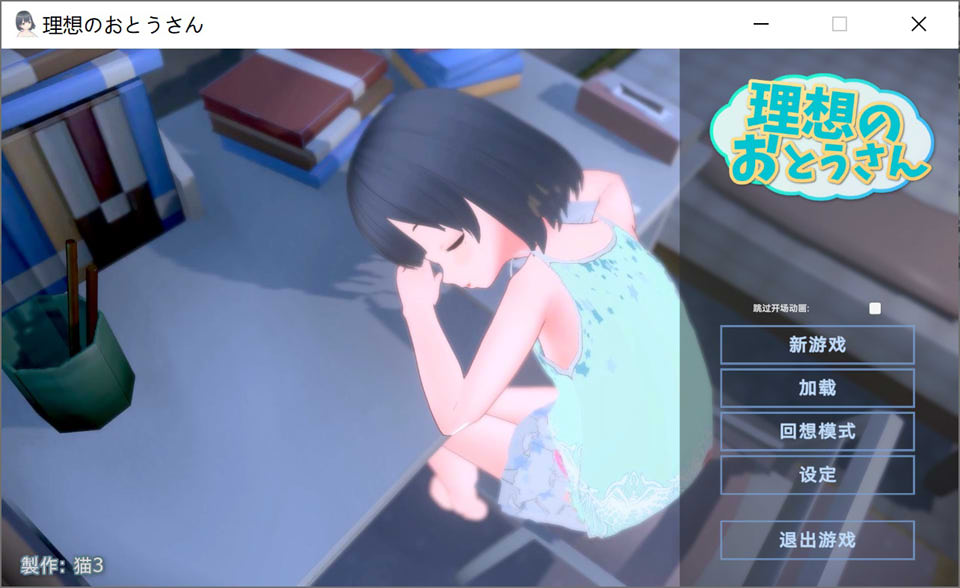
Task: Start a new game with 新游戏
Action: pos(817,345)
